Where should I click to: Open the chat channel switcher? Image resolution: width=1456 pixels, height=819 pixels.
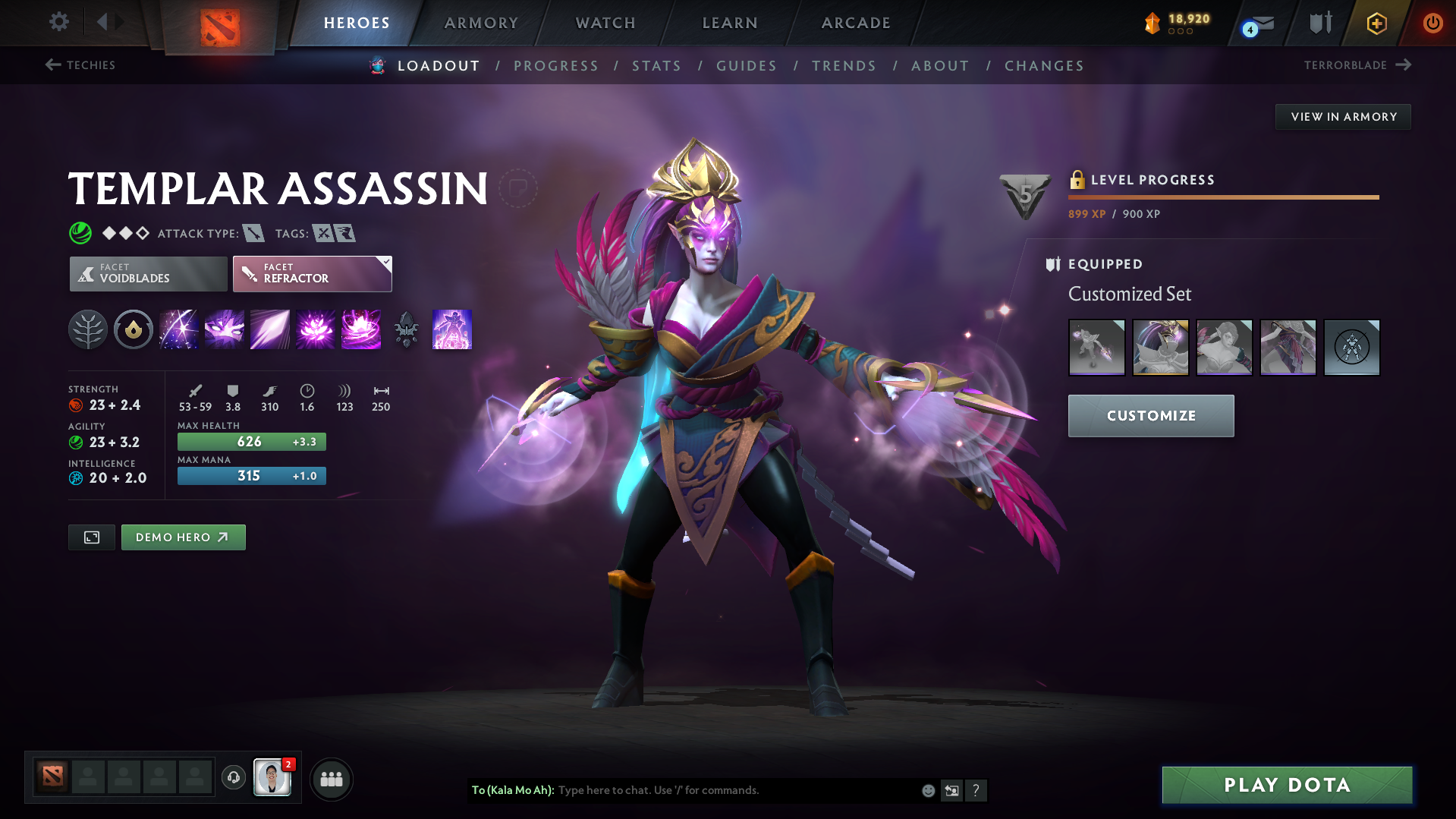tap(951, 790)
